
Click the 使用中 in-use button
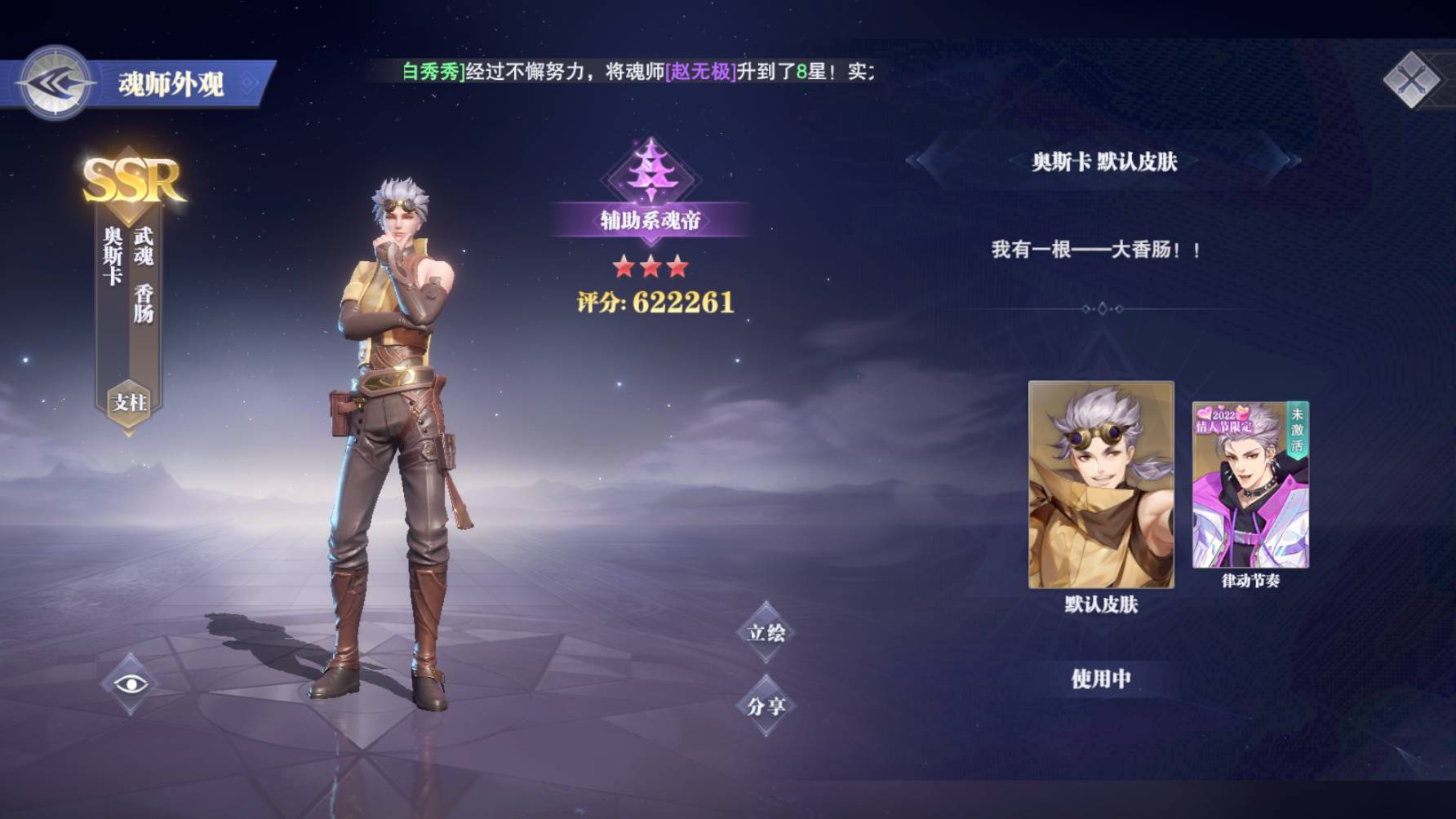1101,679
